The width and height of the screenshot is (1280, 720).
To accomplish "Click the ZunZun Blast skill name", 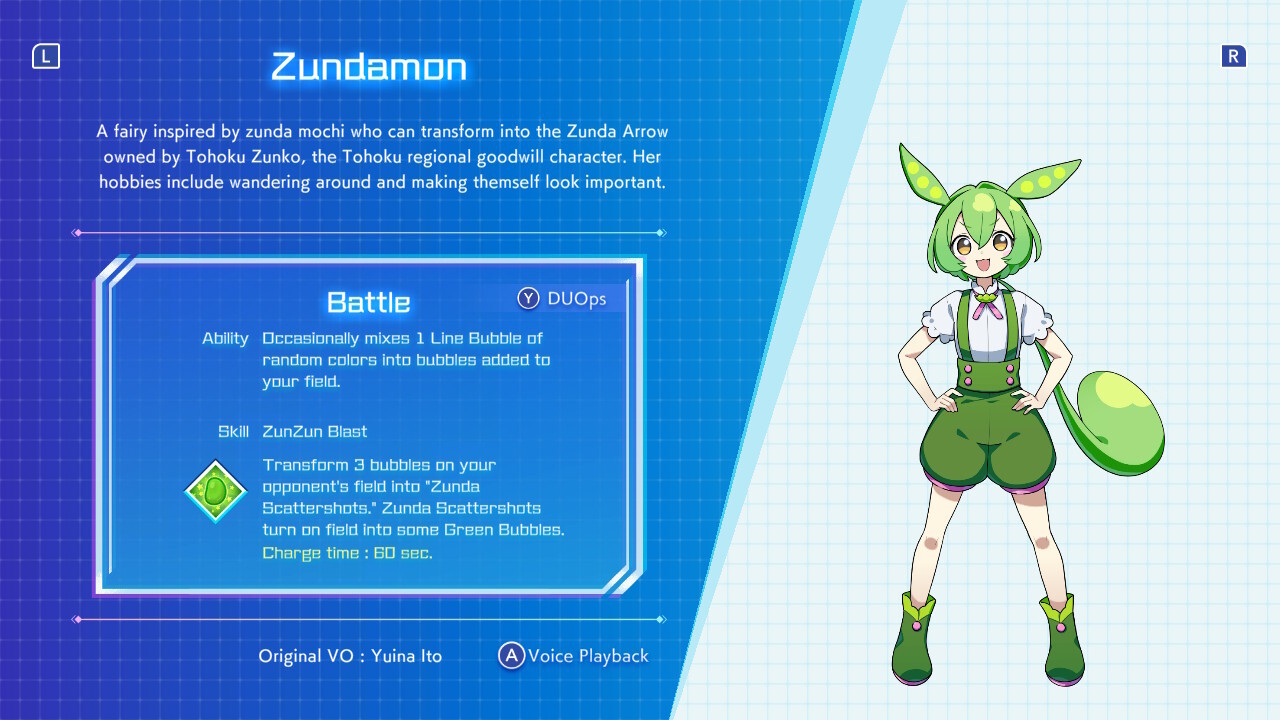I will point(315,431).
